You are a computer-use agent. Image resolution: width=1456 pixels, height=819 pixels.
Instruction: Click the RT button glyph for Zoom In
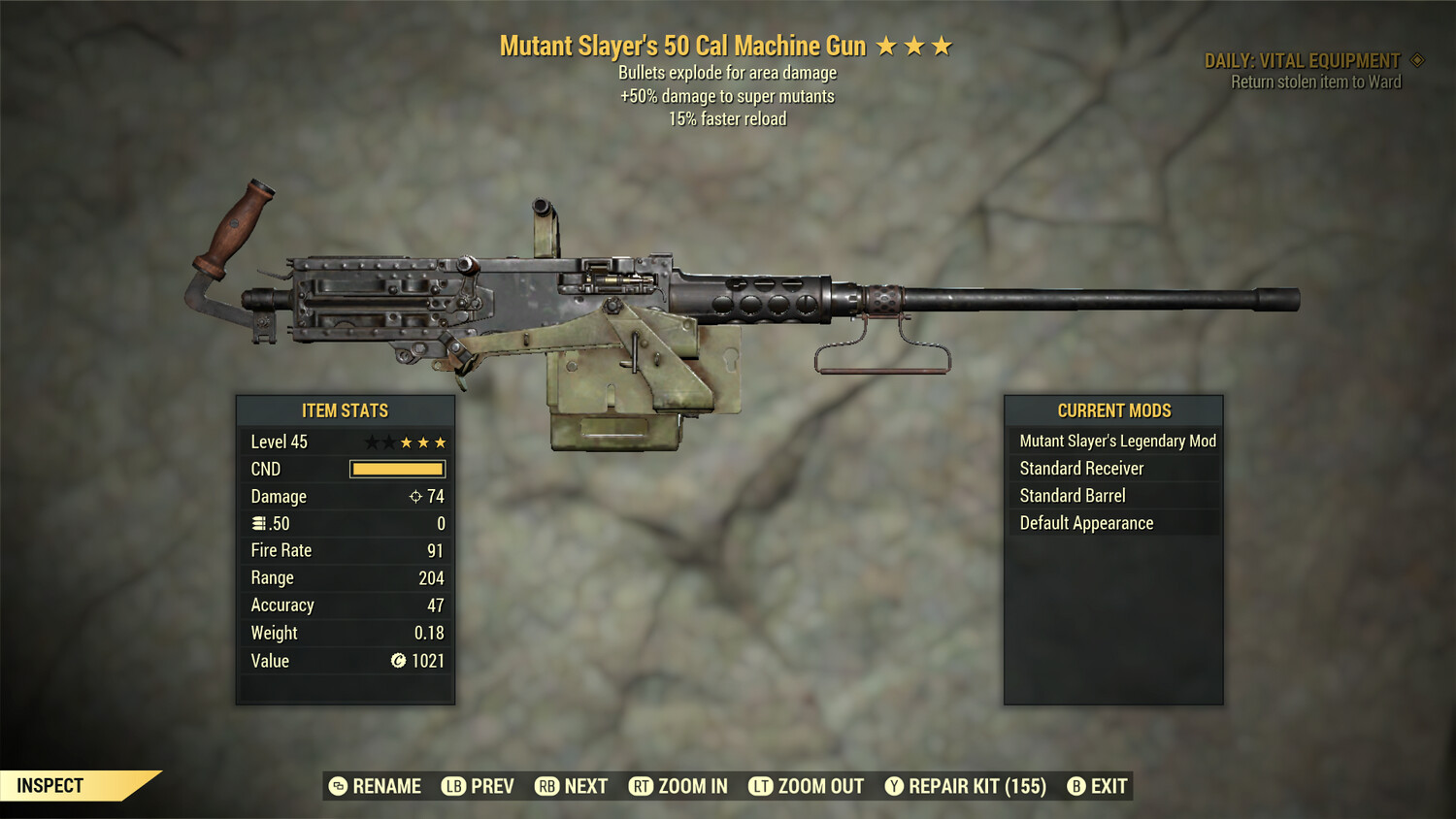(x=641, y=786)
